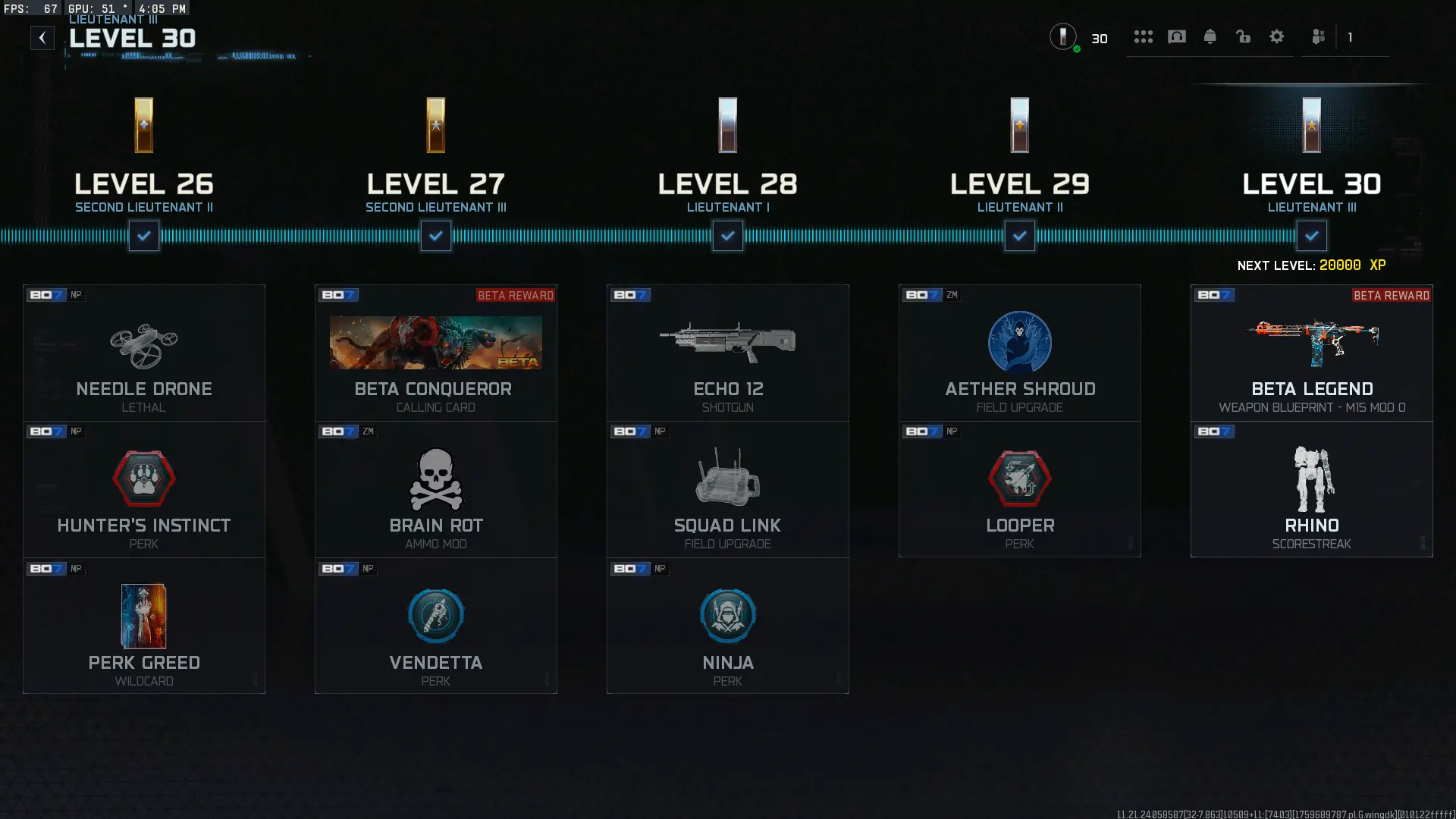Select the Needle Drone lethal icon
Image resolution: width=1456 pixels, height=819 pixels.
pos(144,343)
